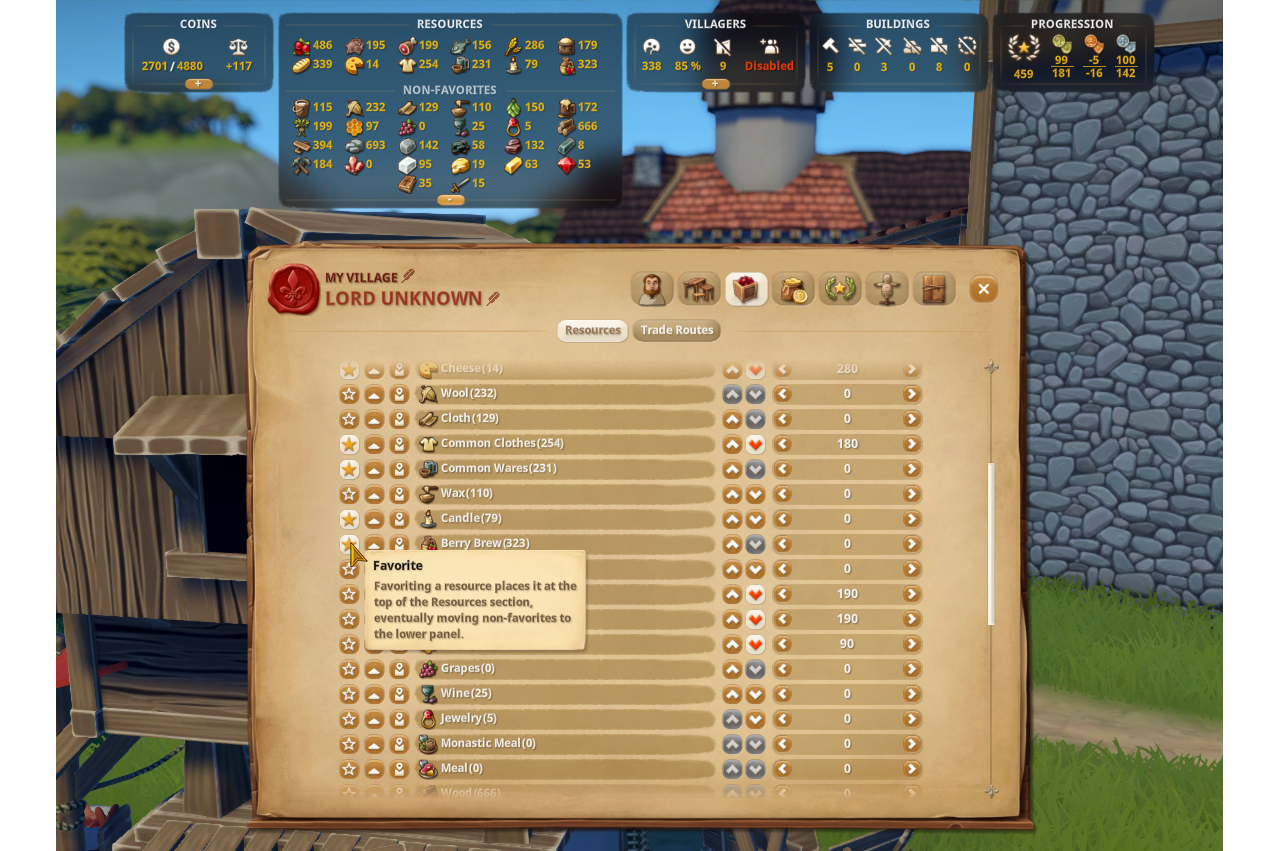This screenshot has width=1280, height=851.
Task: Favorite the Wool resource by clicking its star
Action: [349, 393]
